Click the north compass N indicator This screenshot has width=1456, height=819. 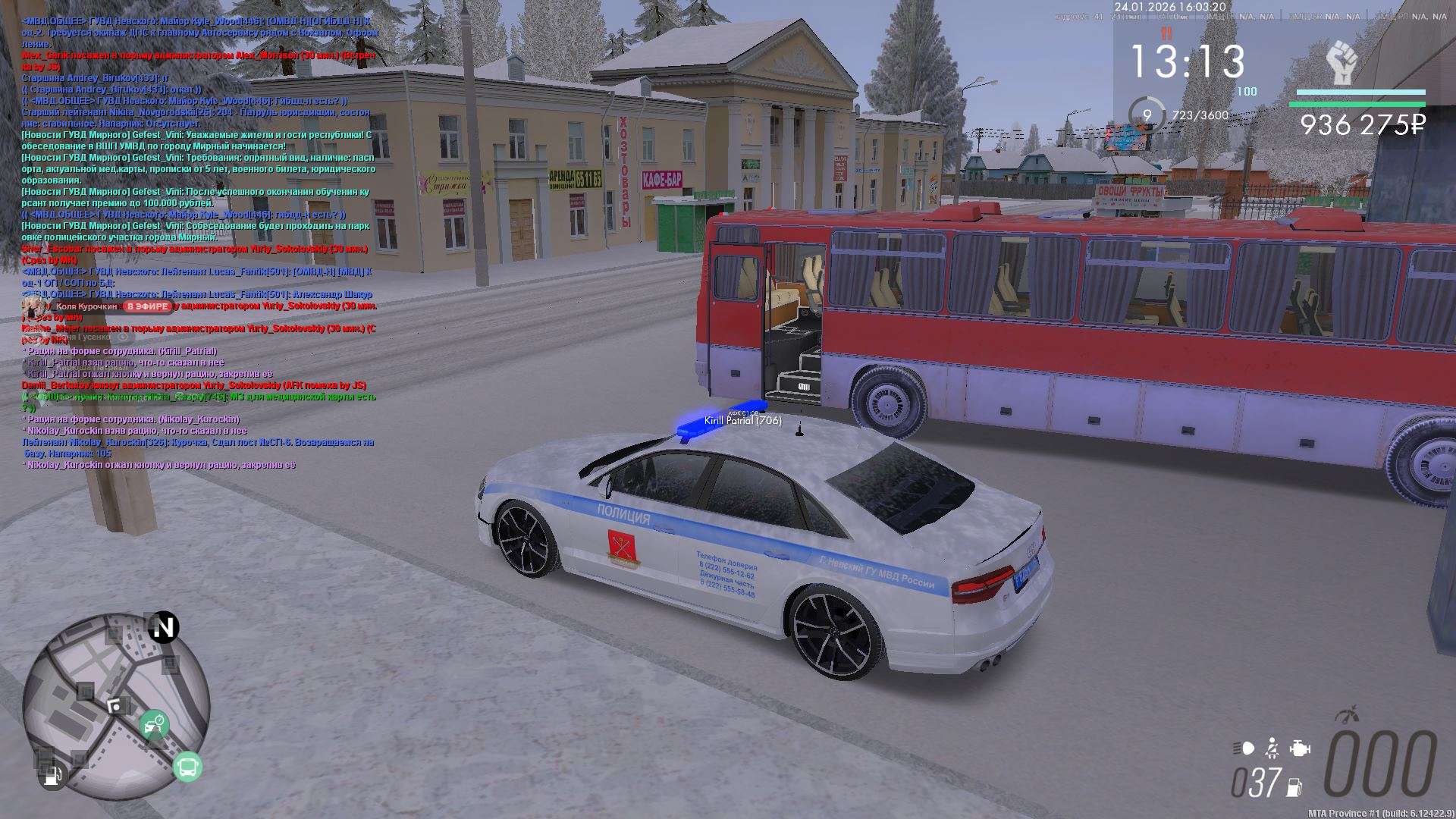163,627
